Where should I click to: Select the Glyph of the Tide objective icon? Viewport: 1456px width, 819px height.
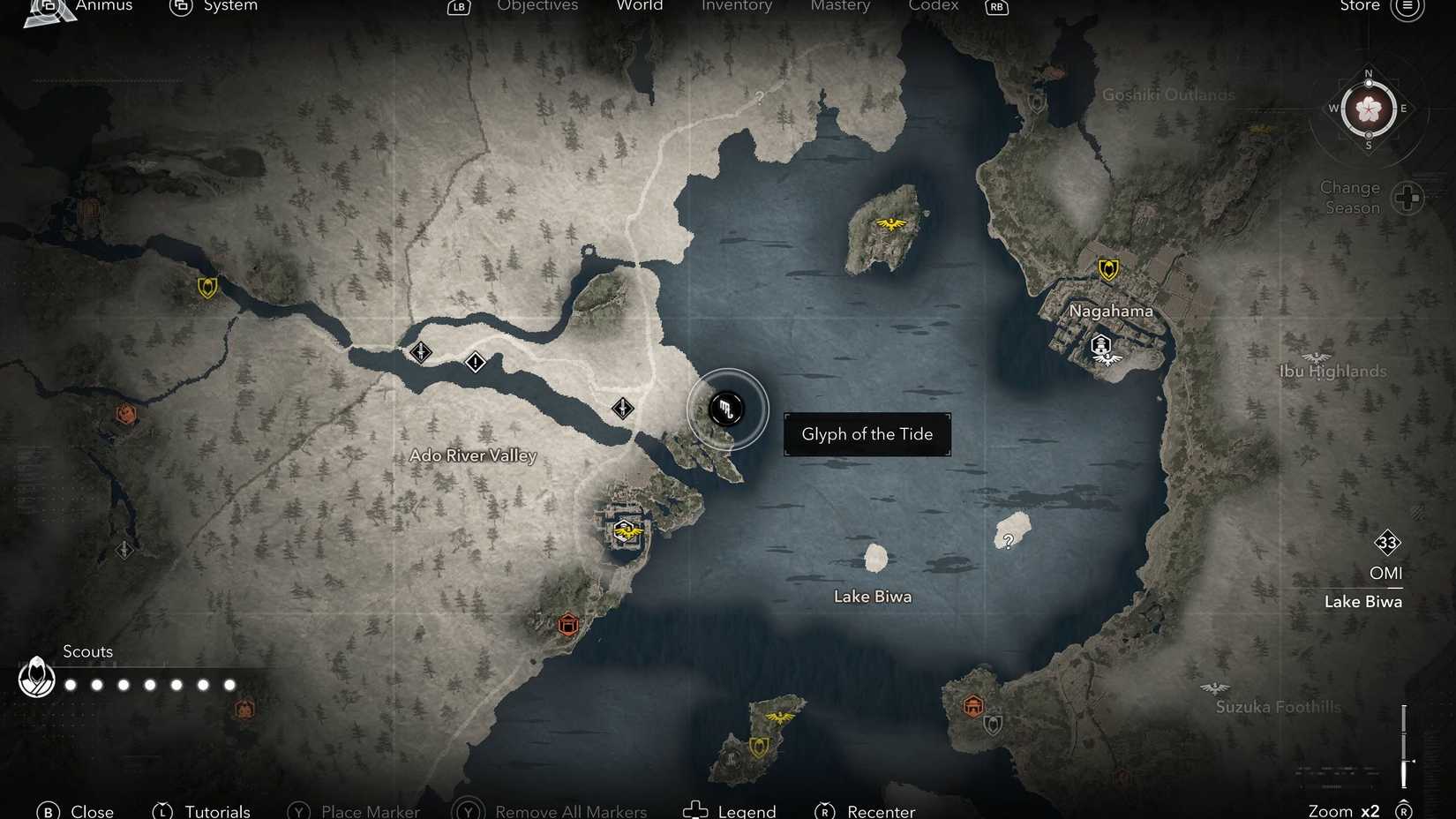coord(726,409)
